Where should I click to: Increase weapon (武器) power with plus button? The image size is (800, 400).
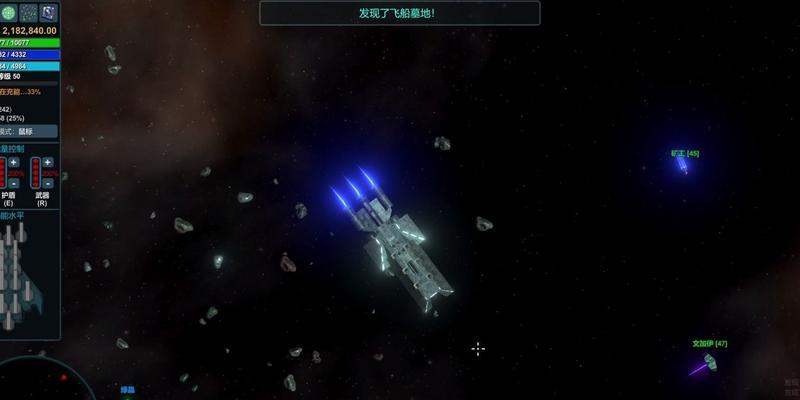click(48, 162)
